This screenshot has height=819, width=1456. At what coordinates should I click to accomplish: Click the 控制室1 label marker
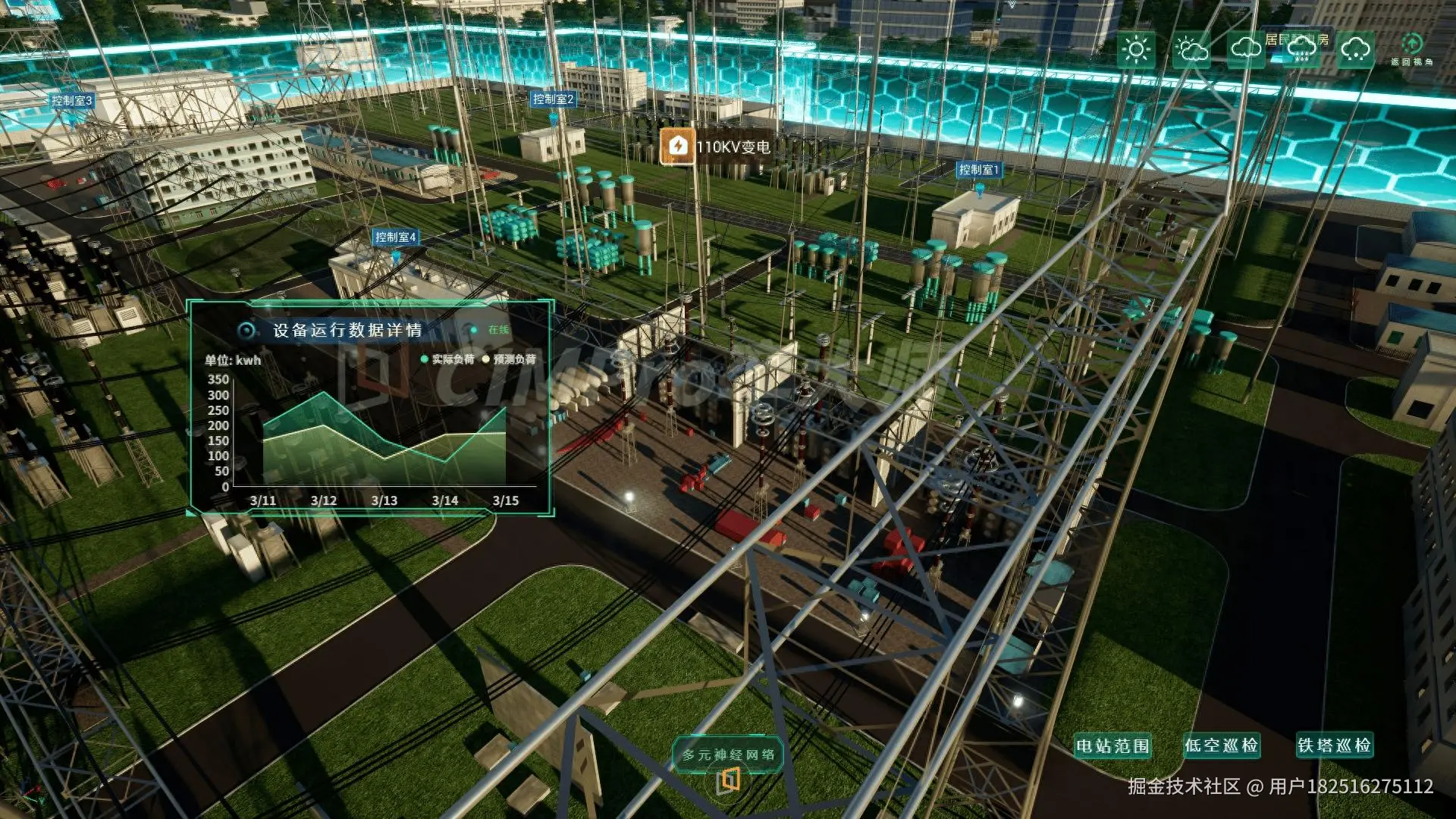tap(979, 170)
